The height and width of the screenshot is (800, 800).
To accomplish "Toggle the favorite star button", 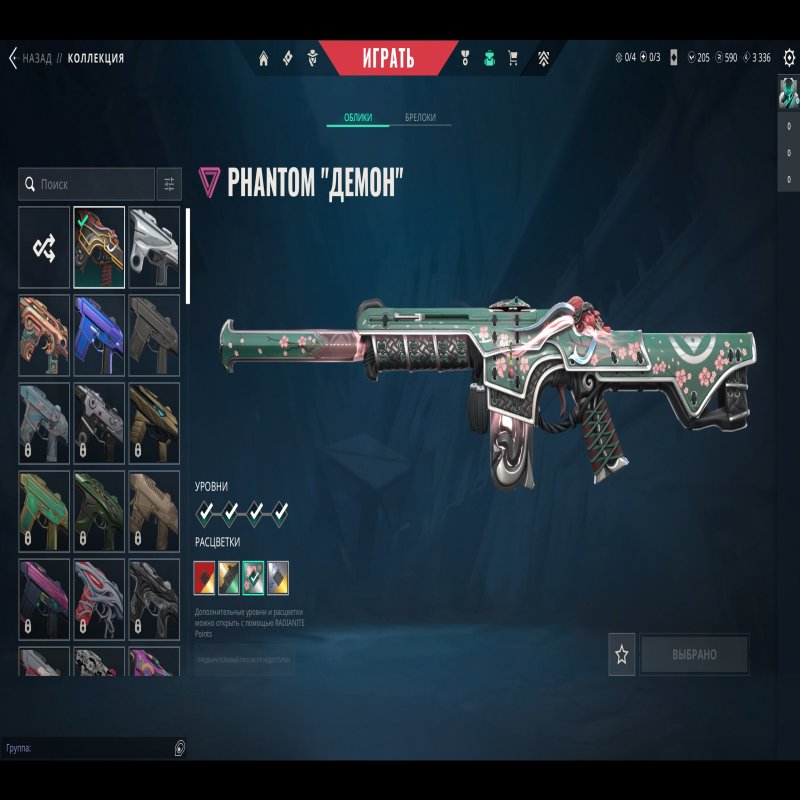I will coord(622,655).
